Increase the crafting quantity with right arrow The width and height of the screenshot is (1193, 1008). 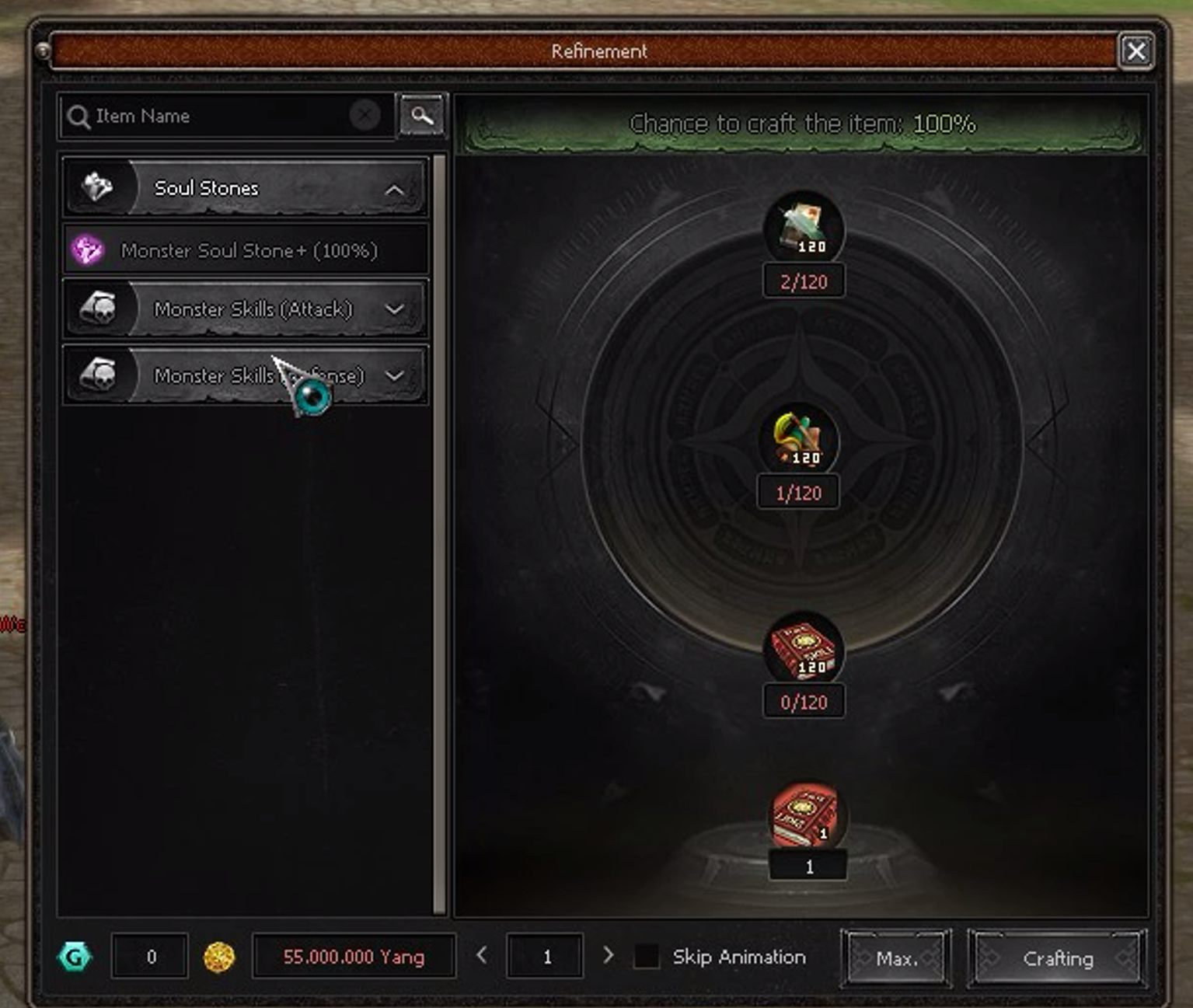608,955
